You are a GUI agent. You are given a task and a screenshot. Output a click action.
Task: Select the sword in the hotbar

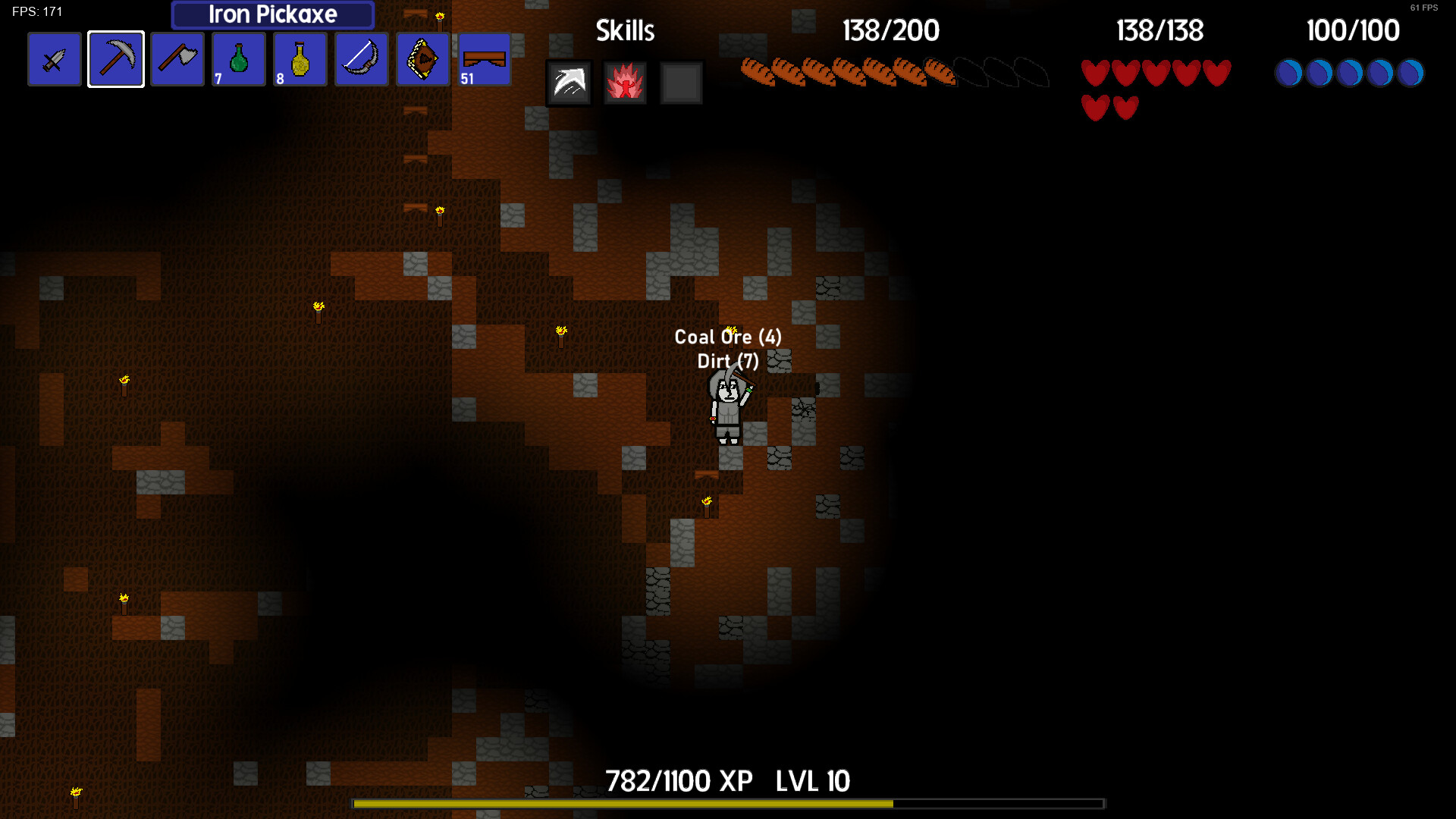(54, 58)
